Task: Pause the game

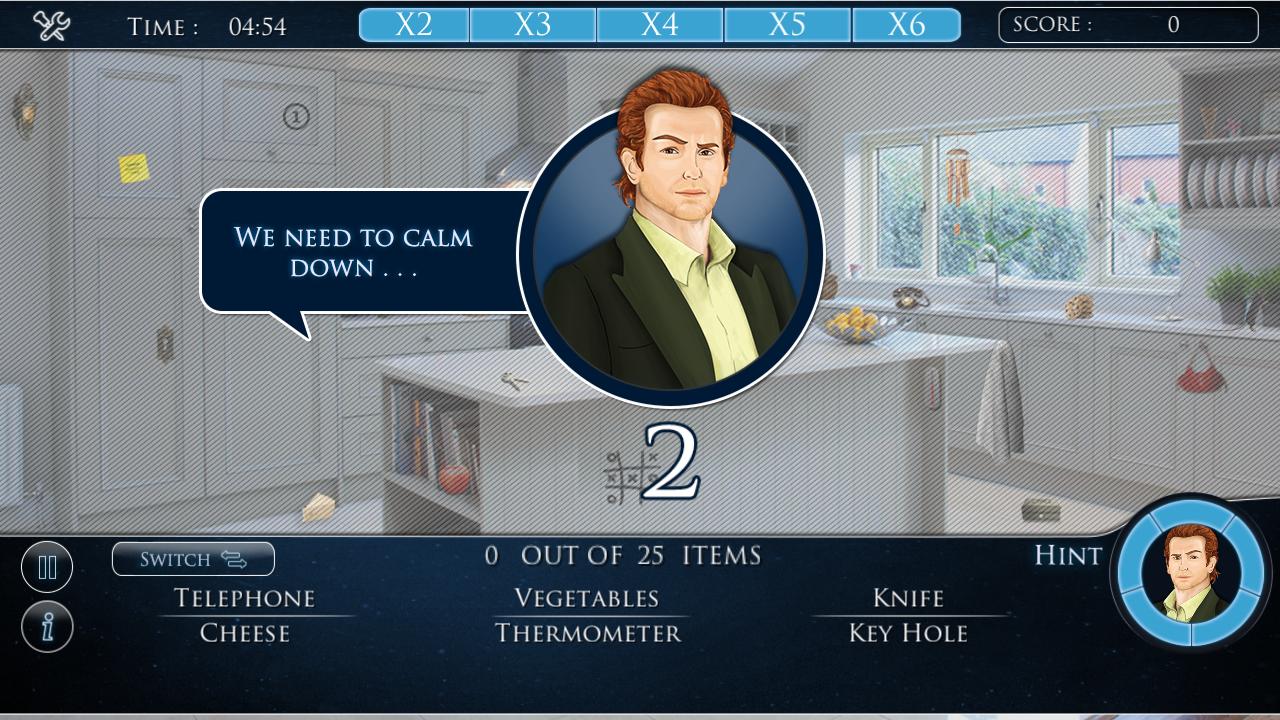Action: (x=47, y=566)
